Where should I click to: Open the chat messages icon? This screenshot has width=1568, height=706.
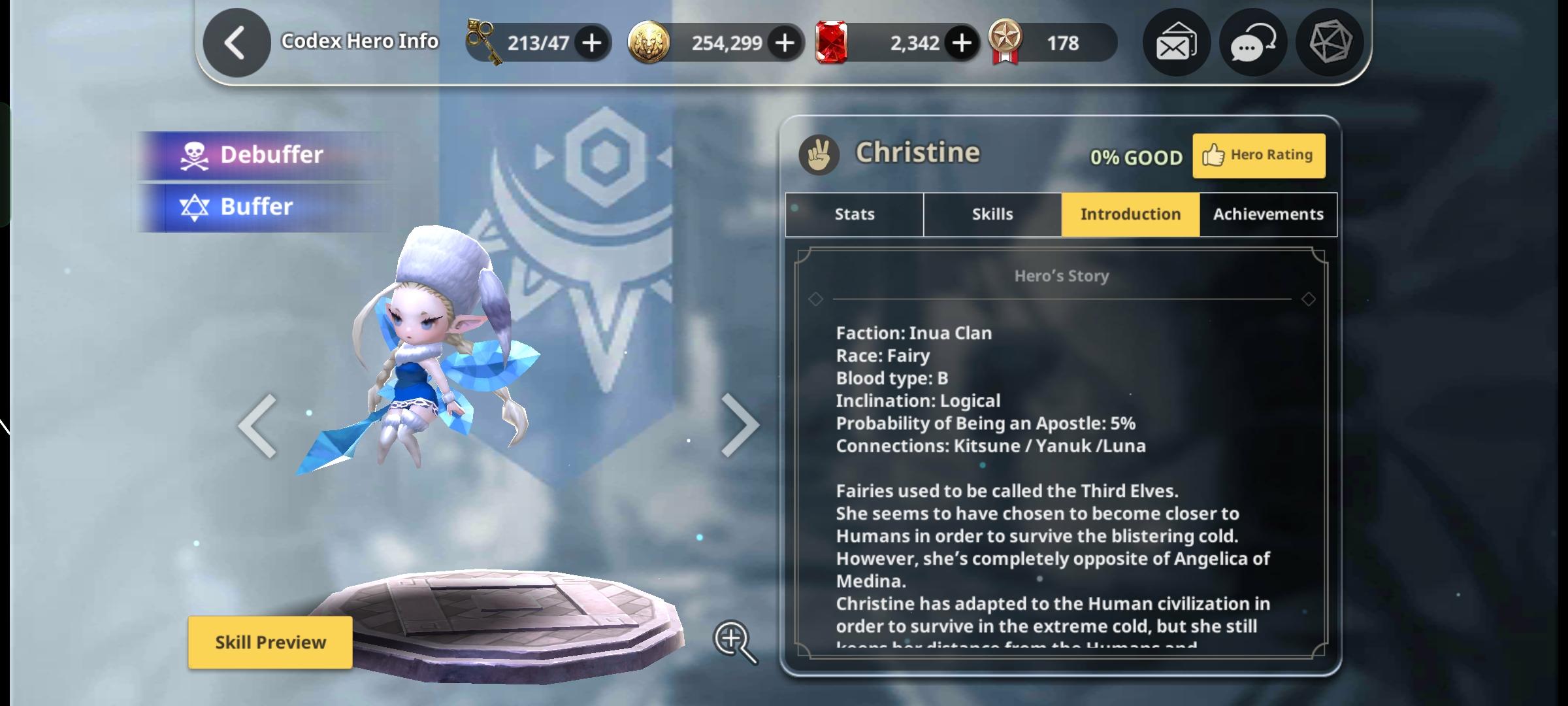point(1252,42)
